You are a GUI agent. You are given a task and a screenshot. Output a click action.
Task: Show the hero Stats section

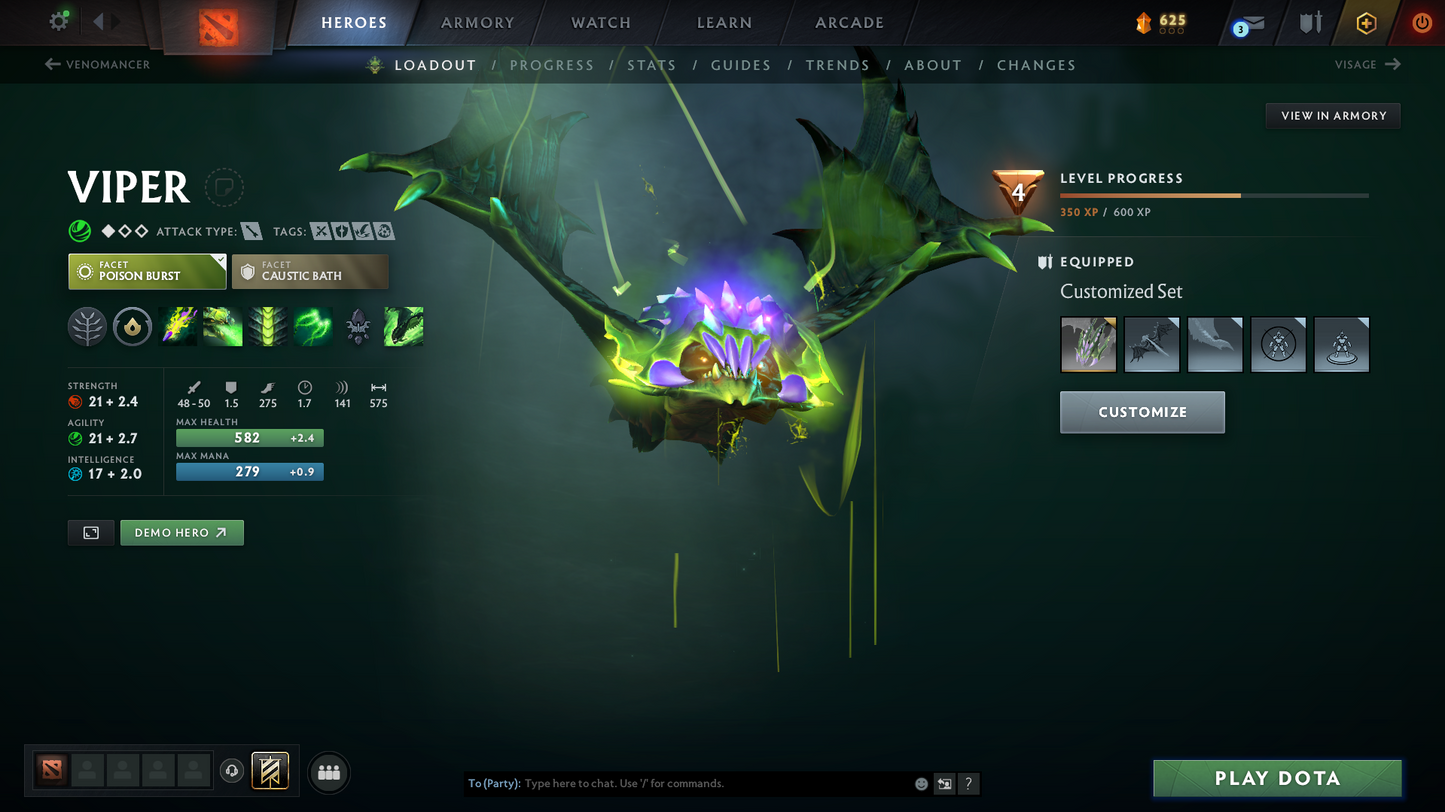[x=652, y=65]
